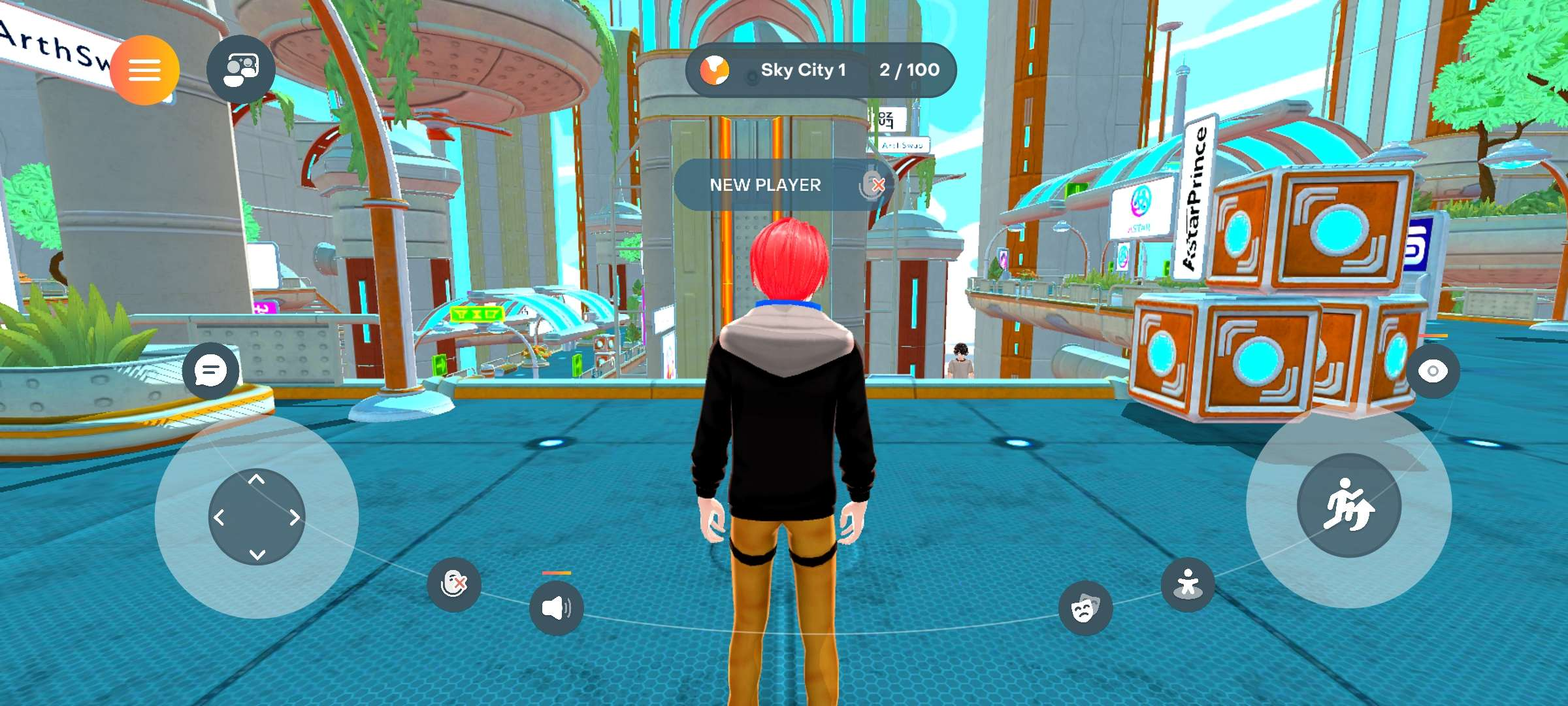This screenshot has height=706, width=1568.
Task: Open the emotes mask button
Action: coord(1085,609)
